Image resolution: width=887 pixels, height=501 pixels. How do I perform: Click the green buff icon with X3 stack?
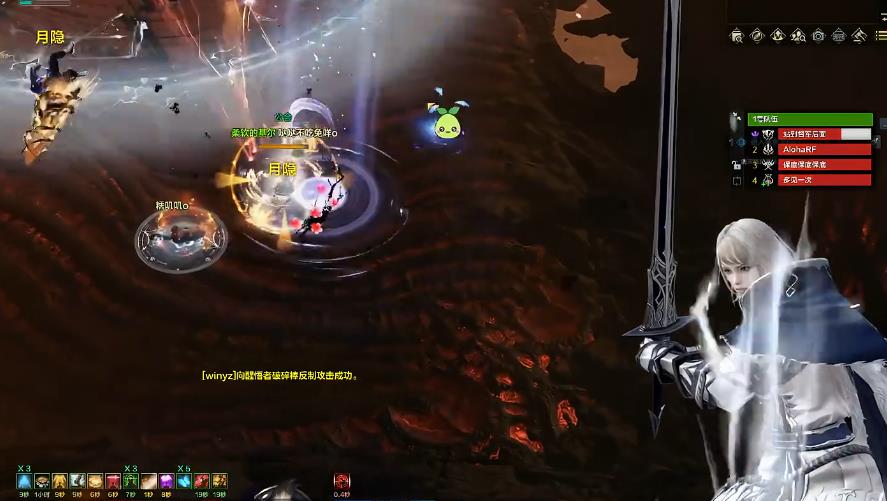(130, 481)
